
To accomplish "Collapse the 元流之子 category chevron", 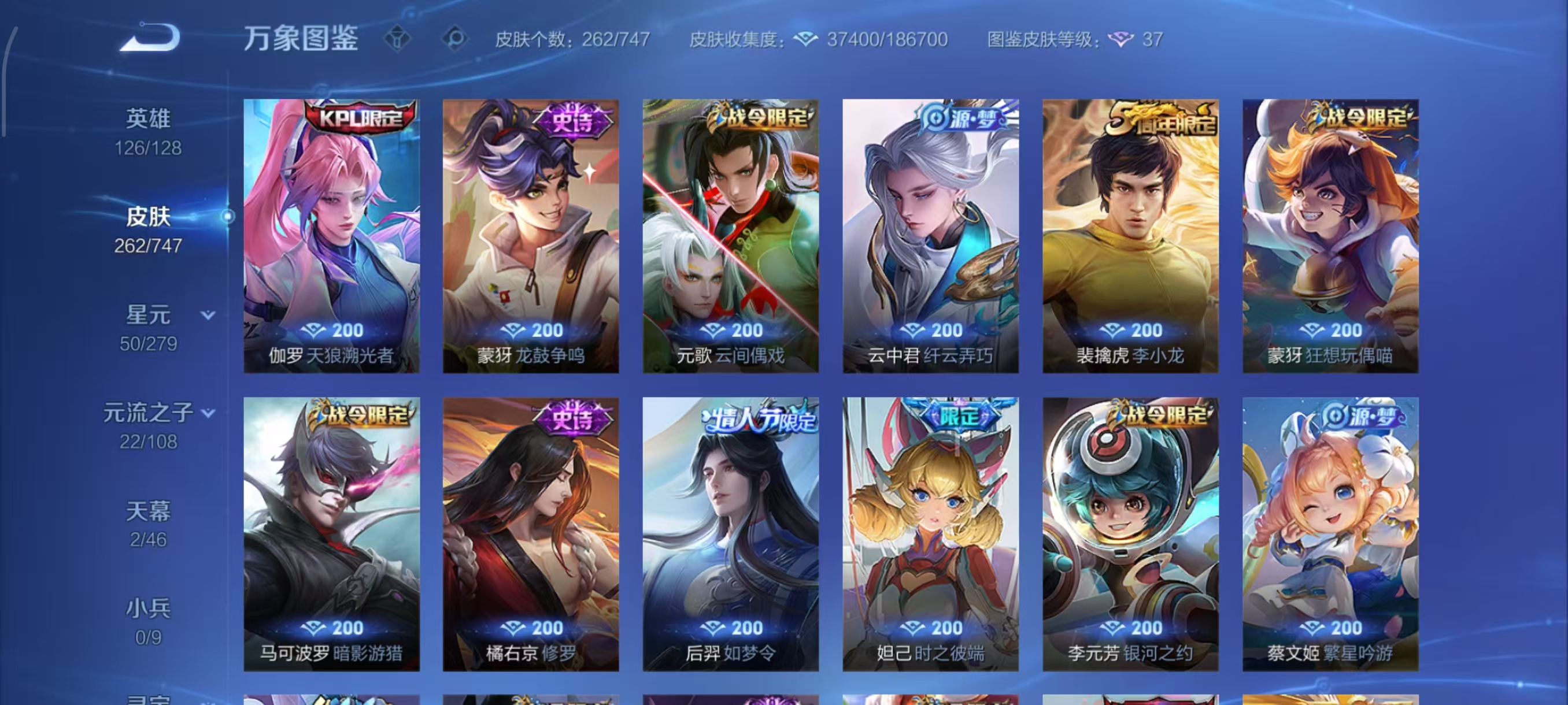I will point(208,412).
